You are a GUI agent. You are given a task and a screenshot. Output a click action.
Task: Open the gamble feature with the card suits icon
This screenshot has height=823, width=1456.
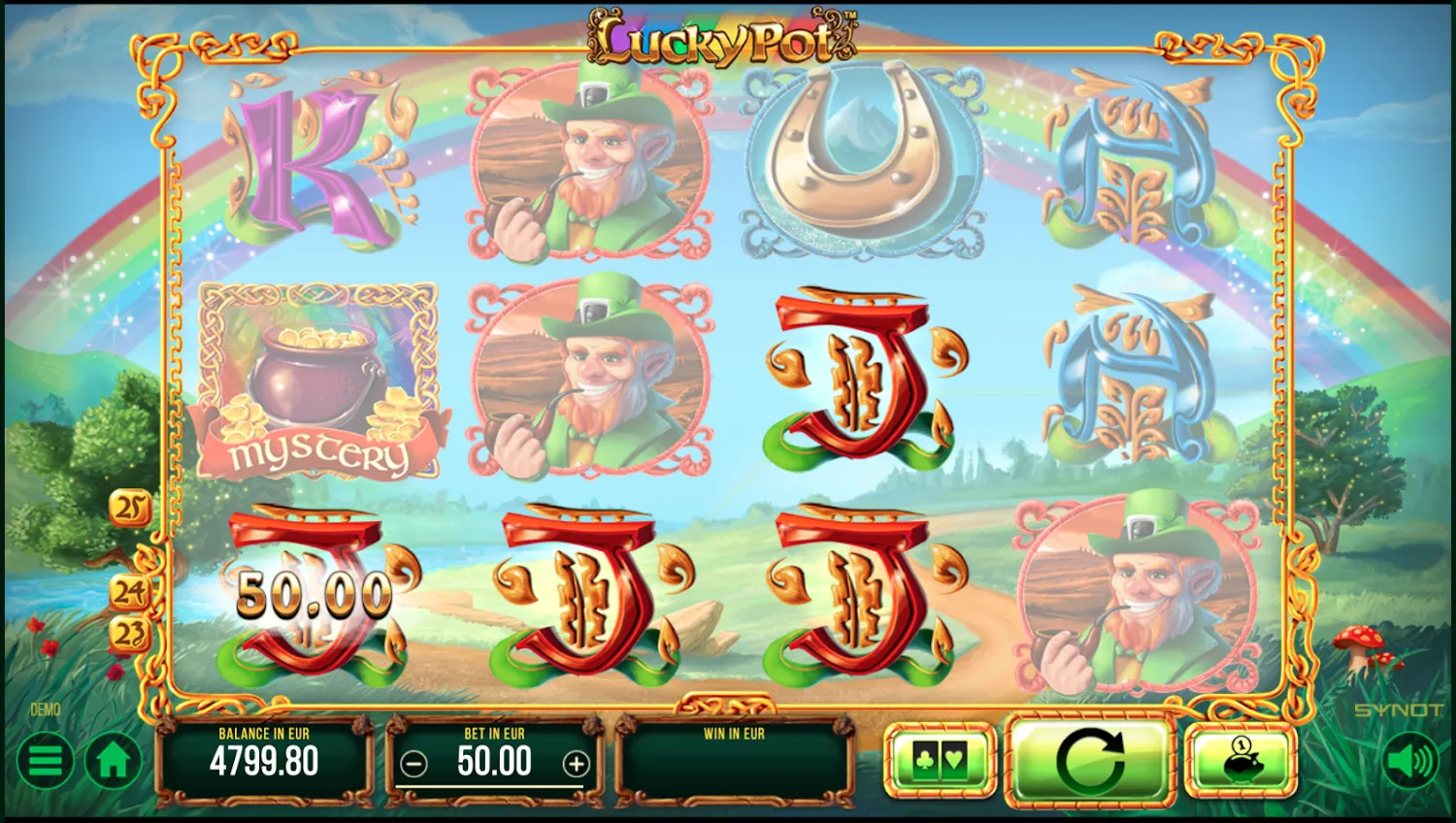pyautogui.click(x=939, y=761)
